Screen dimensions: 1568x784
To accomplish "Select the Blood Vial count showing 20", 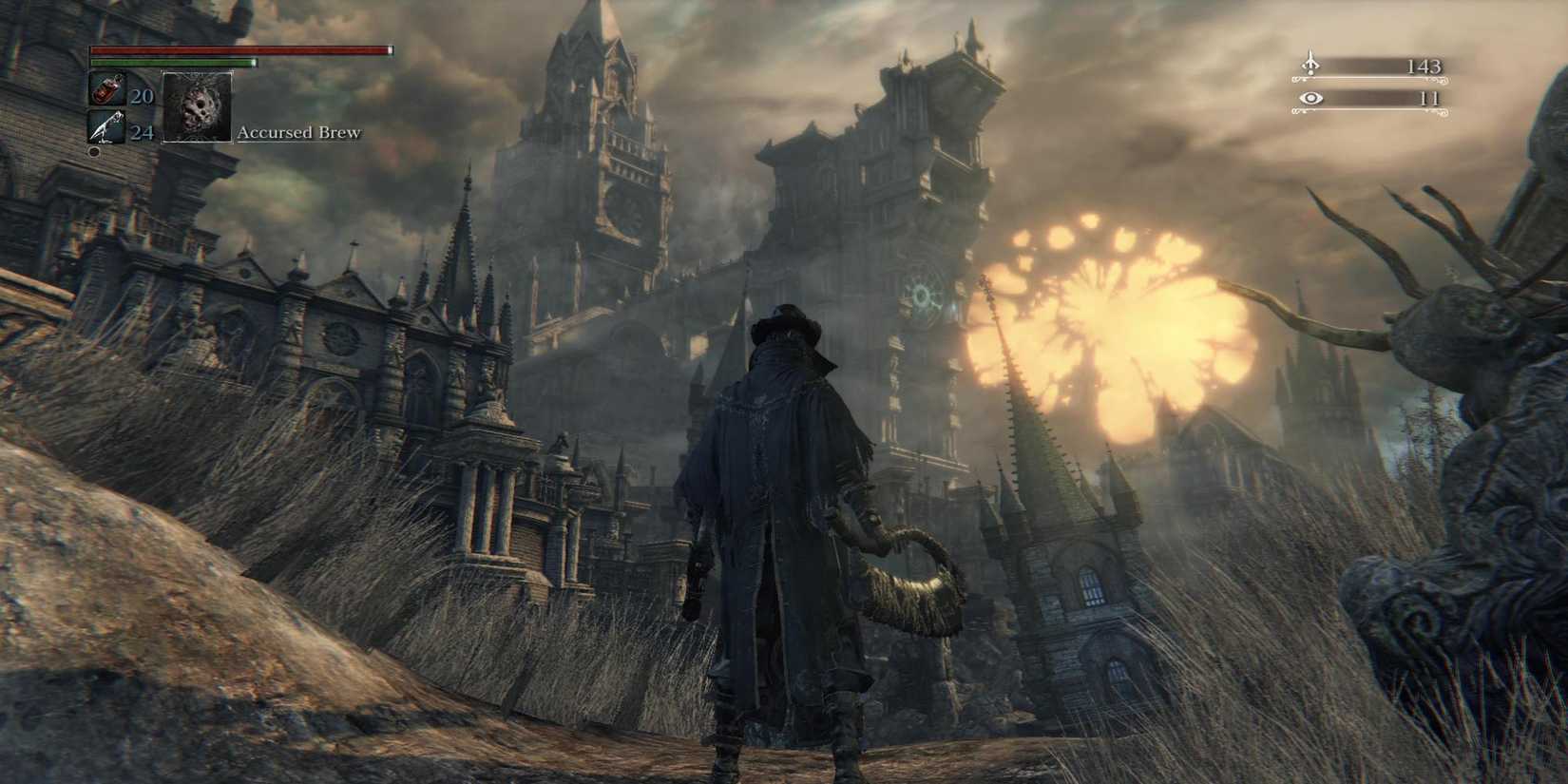I will (x=144, y=96).
